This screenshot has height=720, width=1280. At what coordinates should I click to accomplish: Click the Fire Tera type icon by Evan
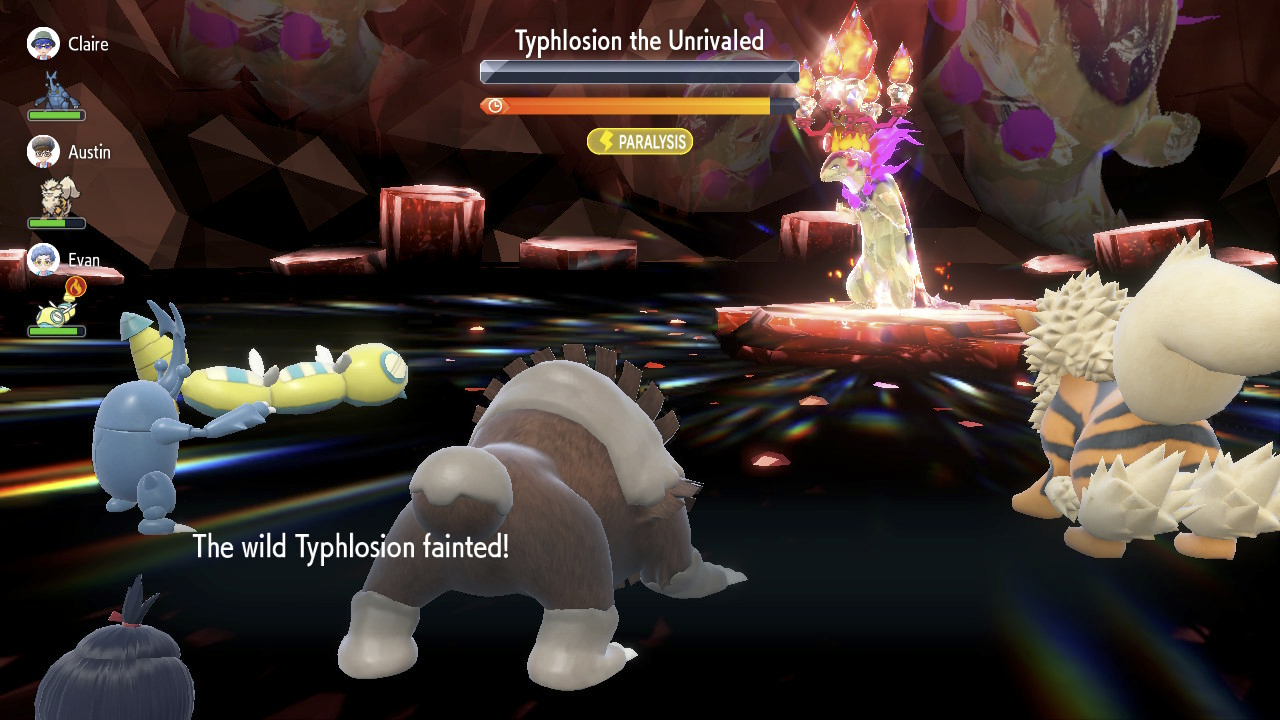point(75,288)
